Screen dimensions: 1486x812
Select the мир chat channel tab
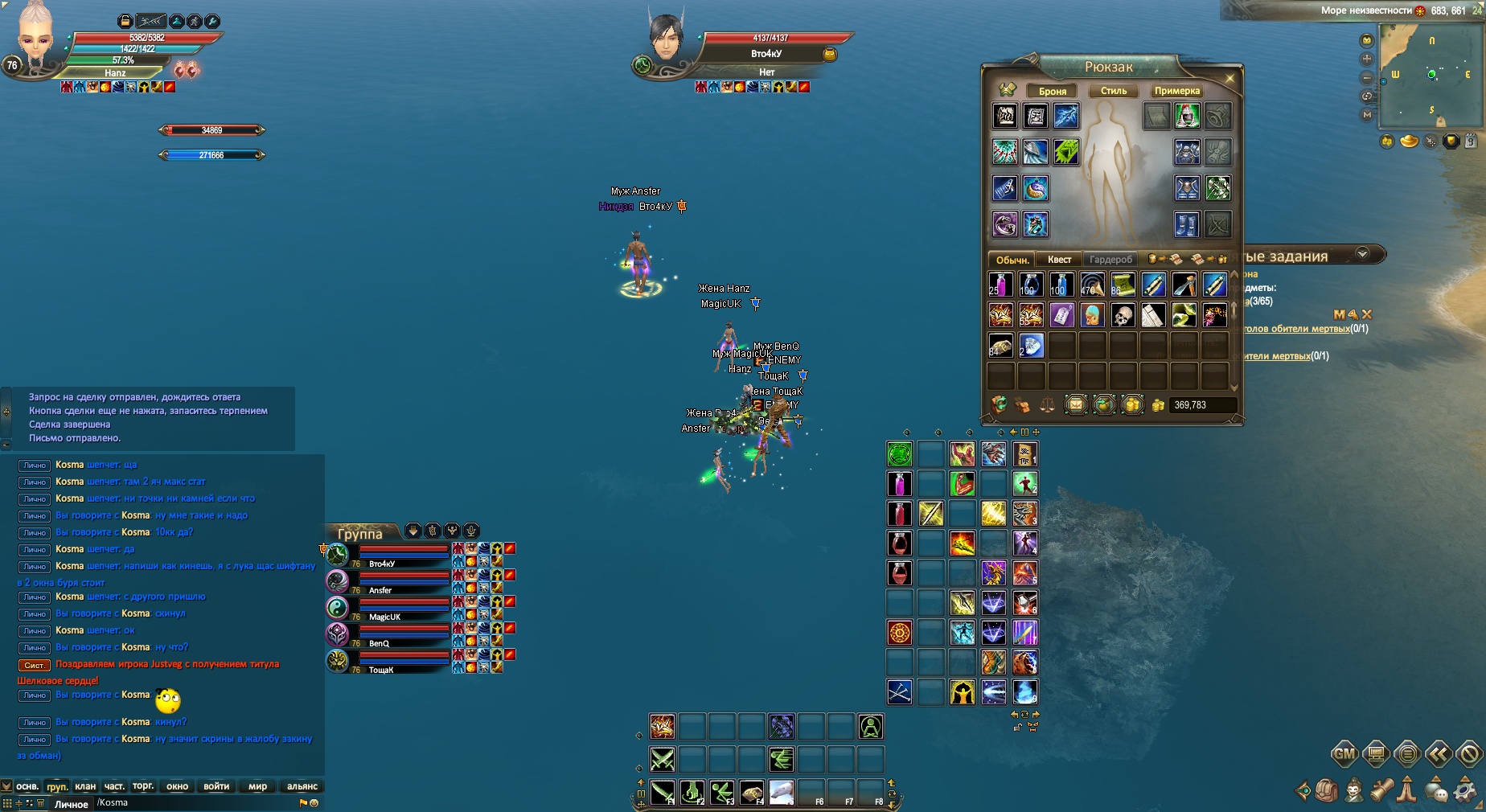coord(257,786)
